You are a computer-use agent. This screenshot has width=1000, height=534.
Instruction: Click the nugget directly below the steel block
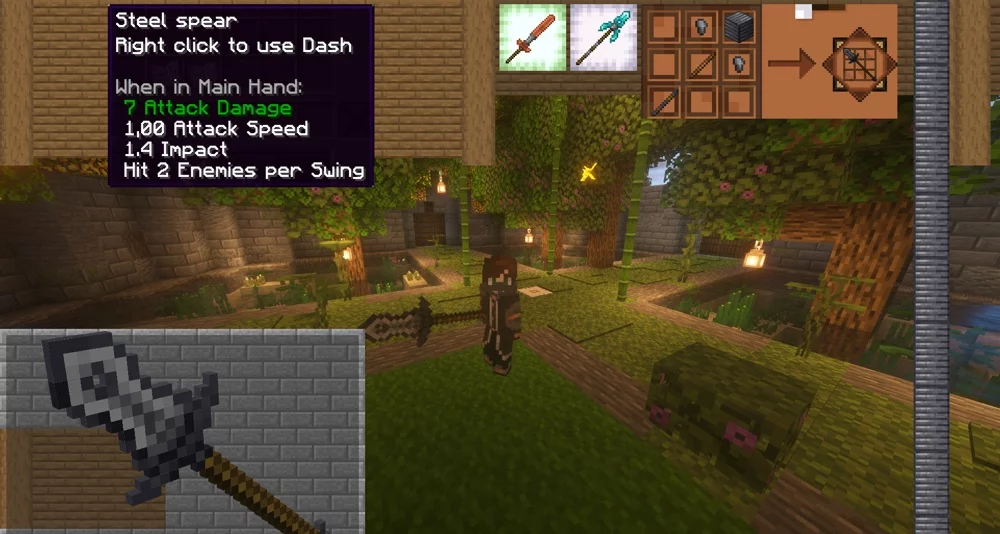coord(737,64)
